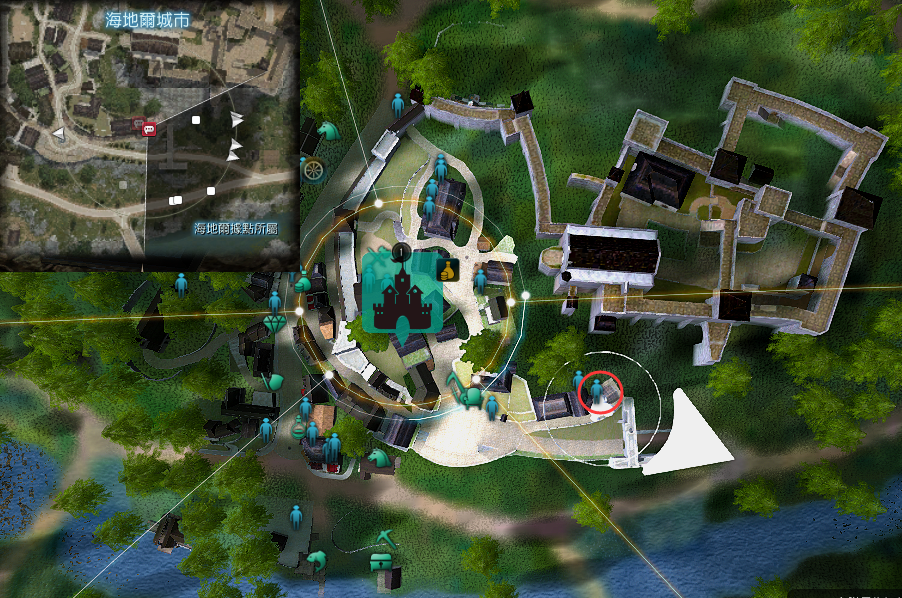Click the red chat bubble on minimap

coord(149,127)
